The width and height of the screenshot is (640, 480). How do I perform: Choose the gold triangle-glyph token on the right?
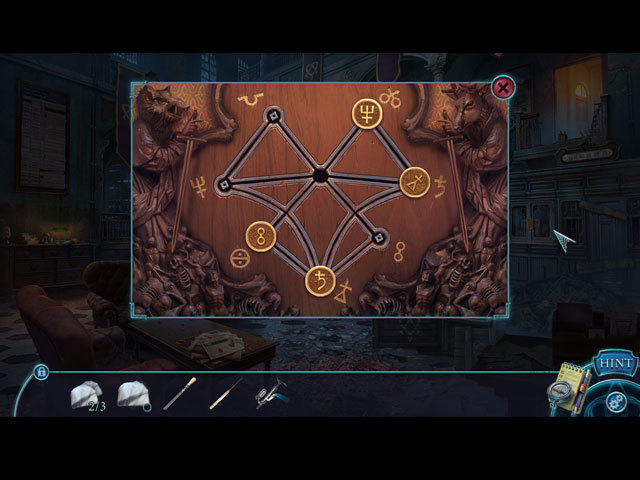pos(415,182)
